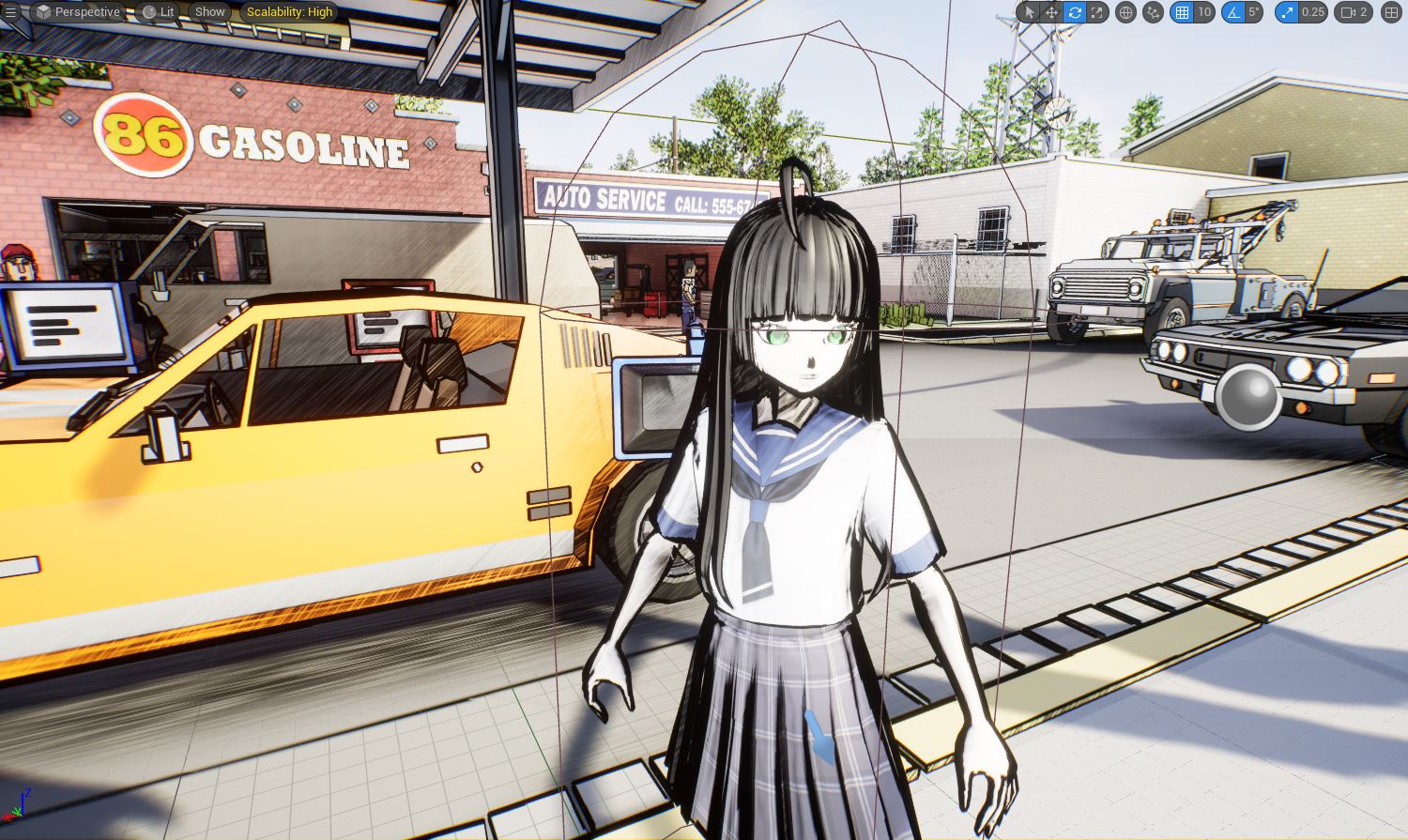Open the 0.25 scale snap dropdown
The height and width of the screenshot is (840, 1408).
pyautogui.click(x=1312, y=12)
